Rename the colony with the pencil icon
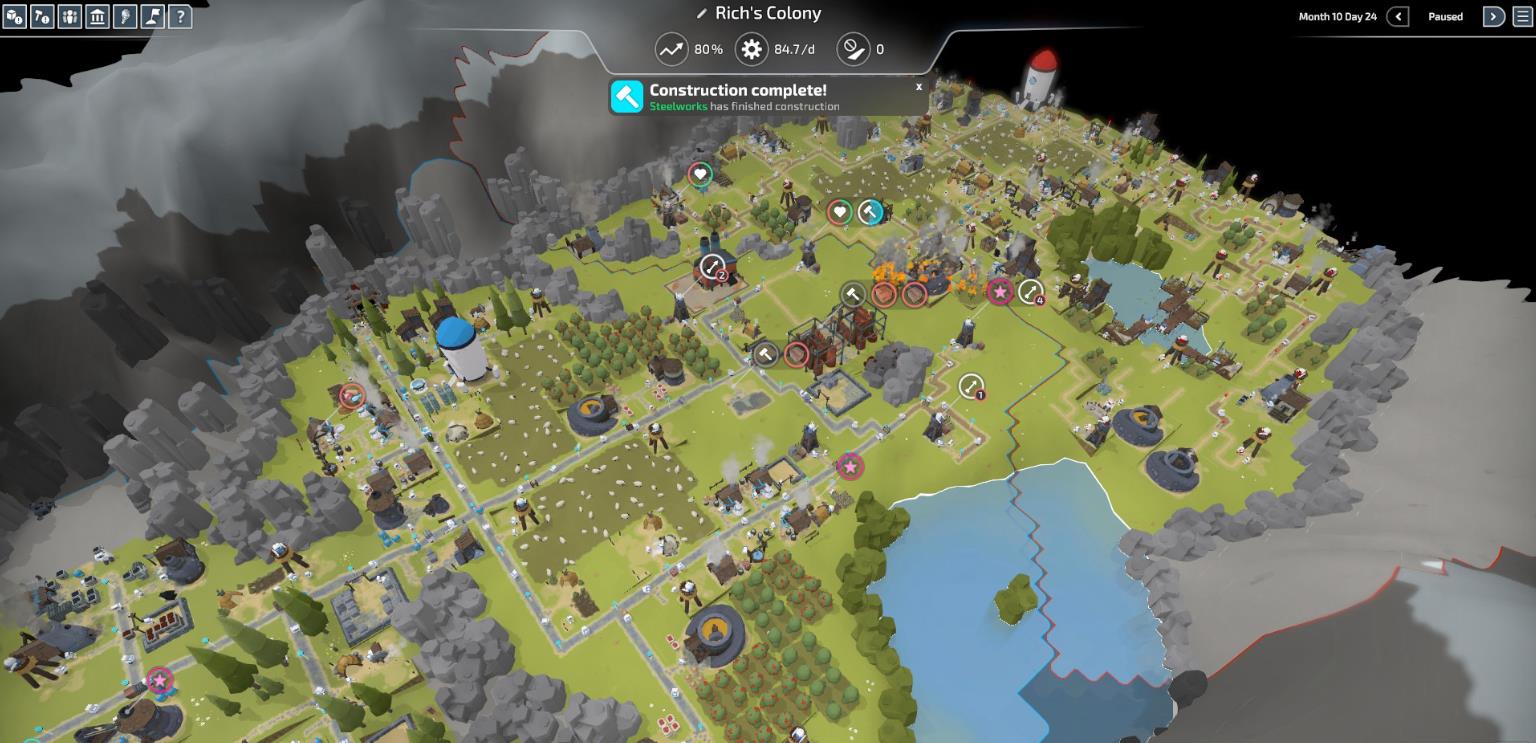Screen dimensions: 1536x743 pos(702,14)
